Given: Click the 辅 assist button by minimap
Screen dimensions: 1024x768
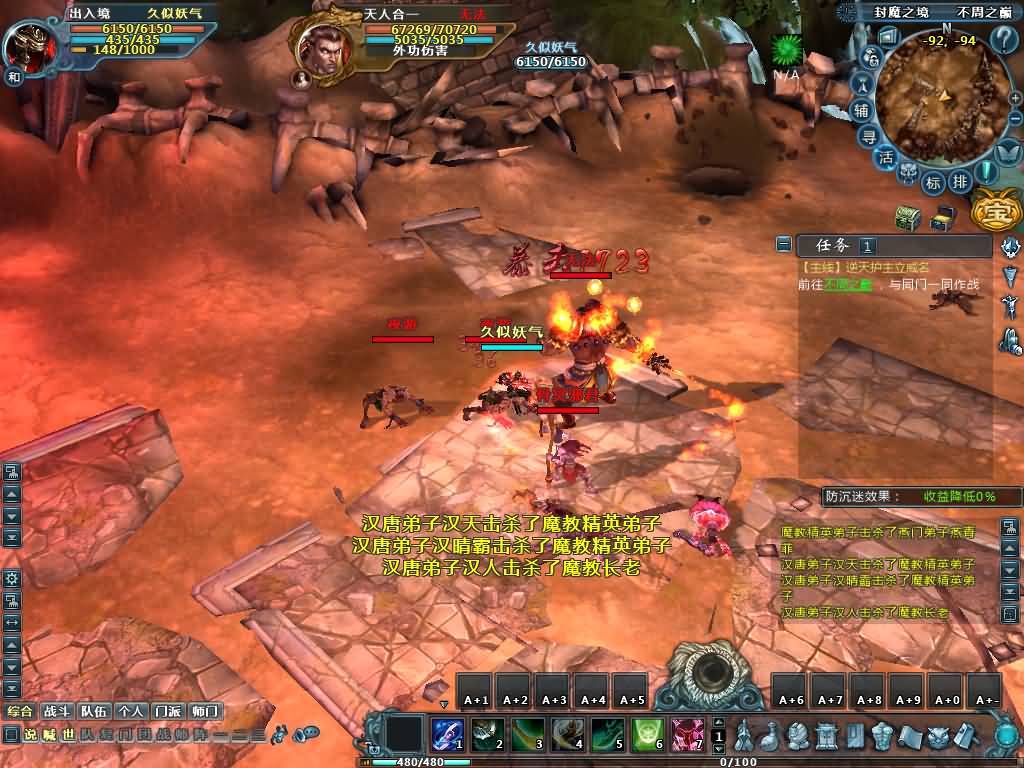Looking at the screenshot, I should click(862, 110).
